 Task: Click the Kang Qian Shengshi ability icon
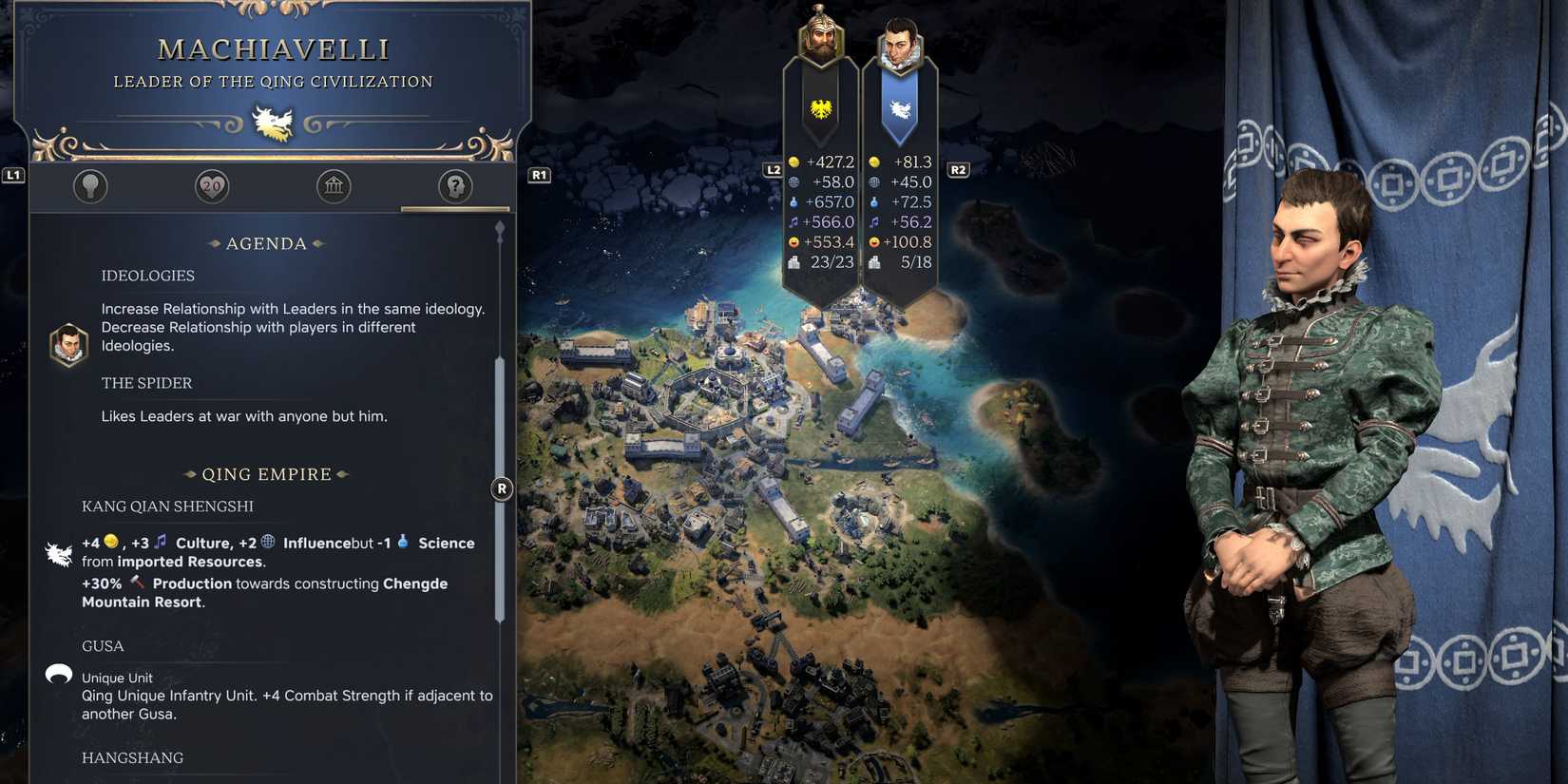(x=59, y=553)
